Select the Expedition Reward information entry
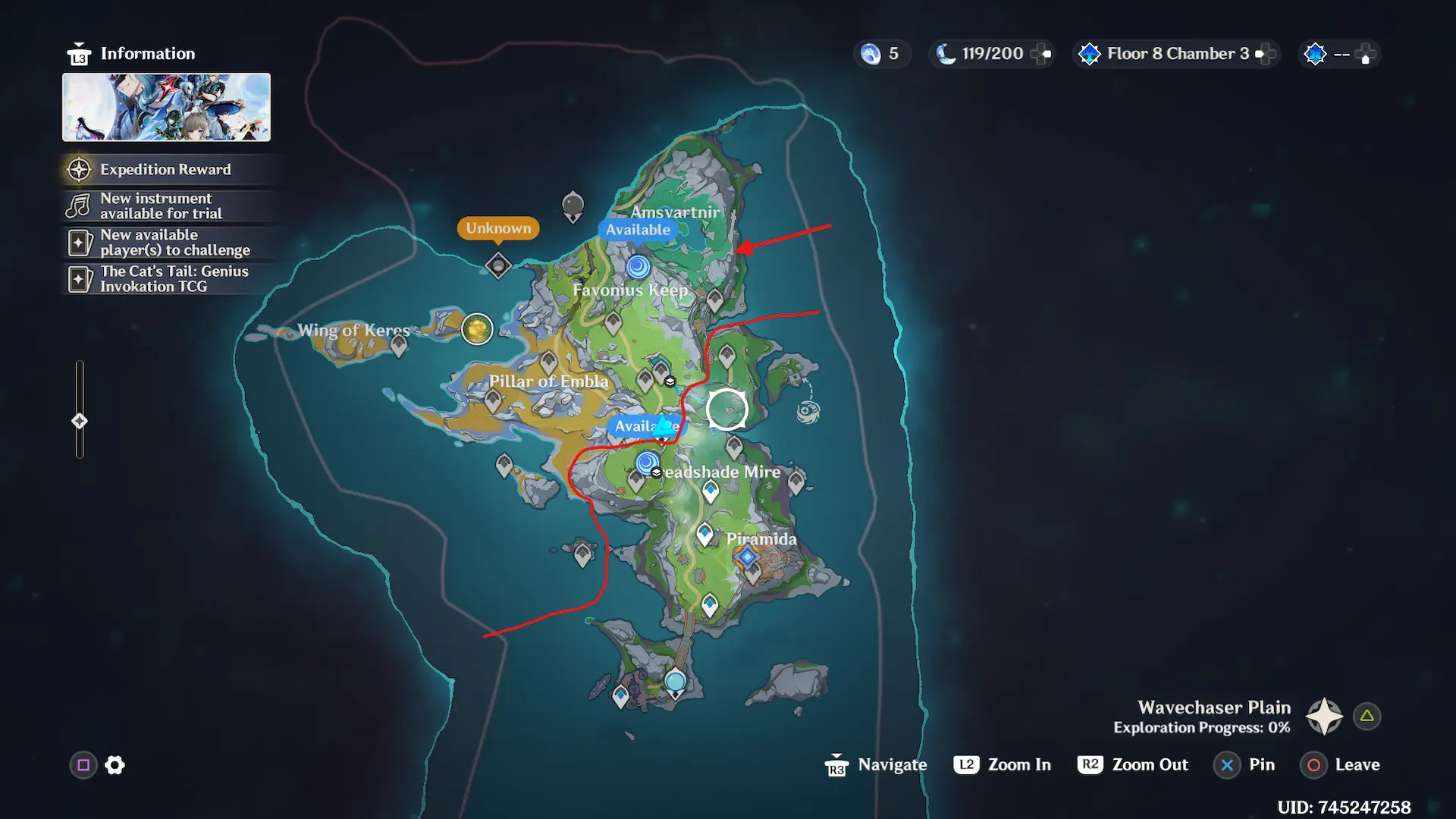Image resolution: width=1456 pixels, height=819 pixels. click(x=167, y=169)
